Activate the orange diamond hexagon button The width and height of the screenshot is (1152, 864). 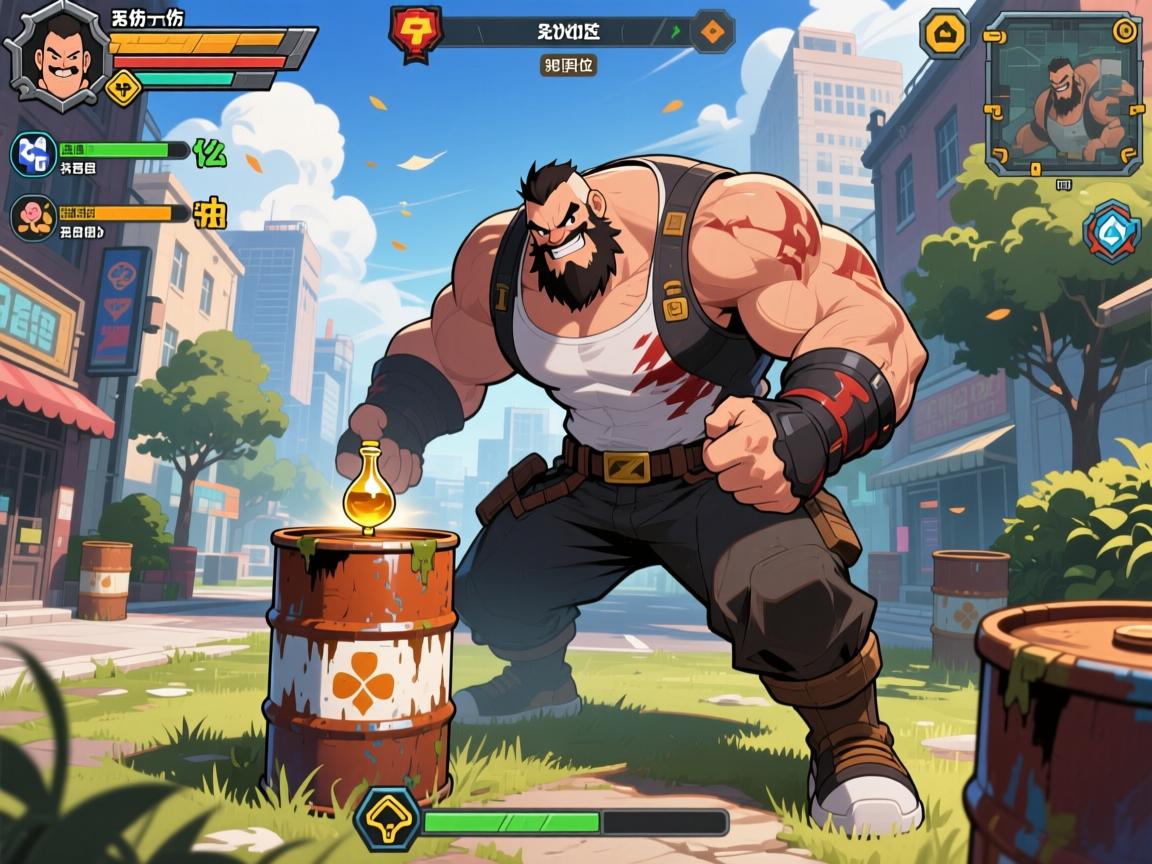pyautogui.click(x=712, y=30)
